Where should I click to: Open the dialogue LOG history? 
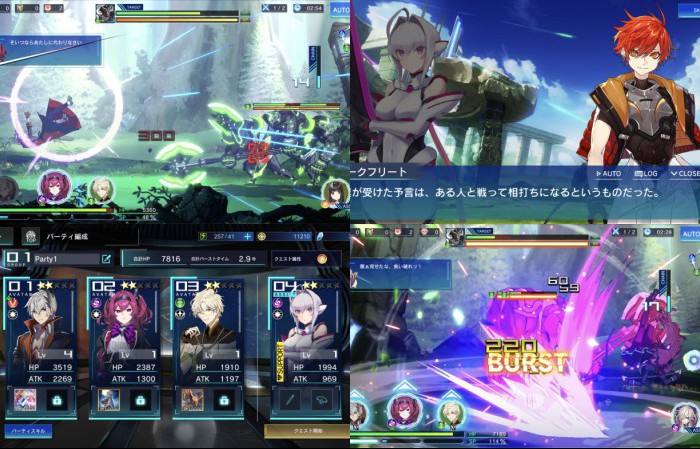pyautogui.click(x=644, y=173)
